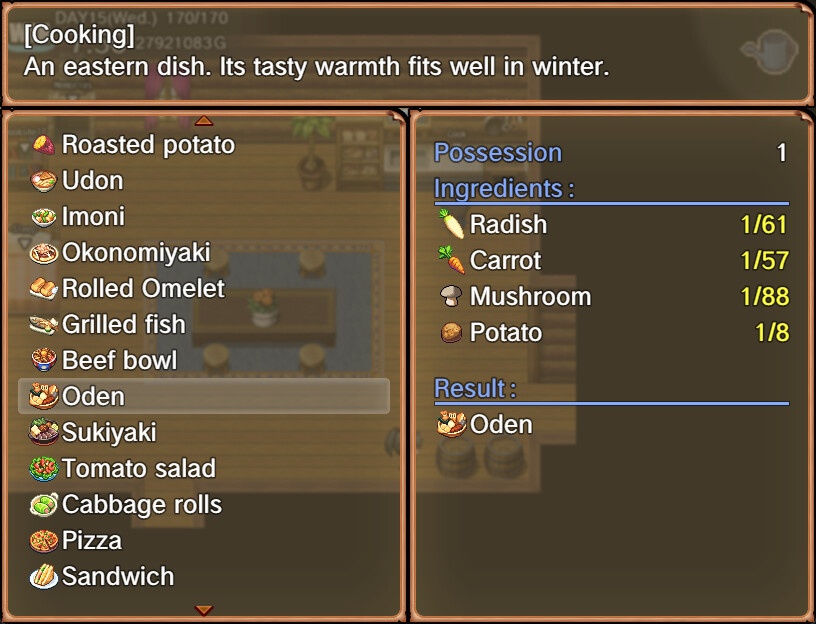
Task: Choose Tomato salad from the list
Action: pyautogui.click(x=138, y=469)
